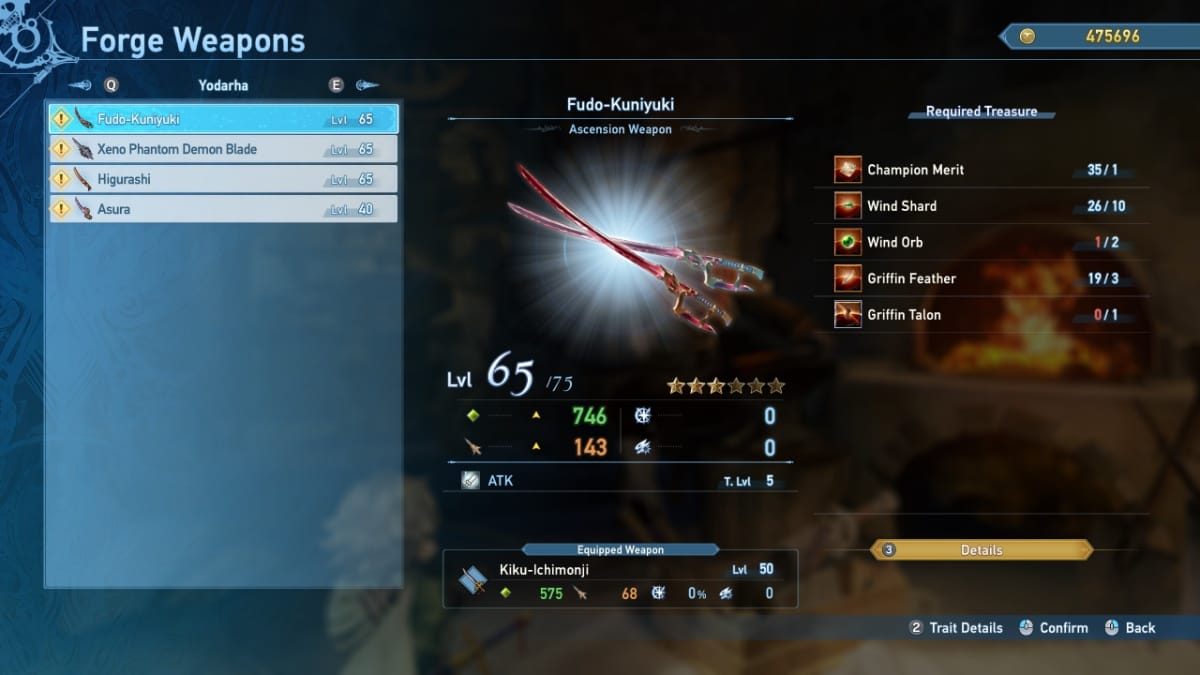
Task: Click the Champion Merit treasure row
Action: click(990, 170)
